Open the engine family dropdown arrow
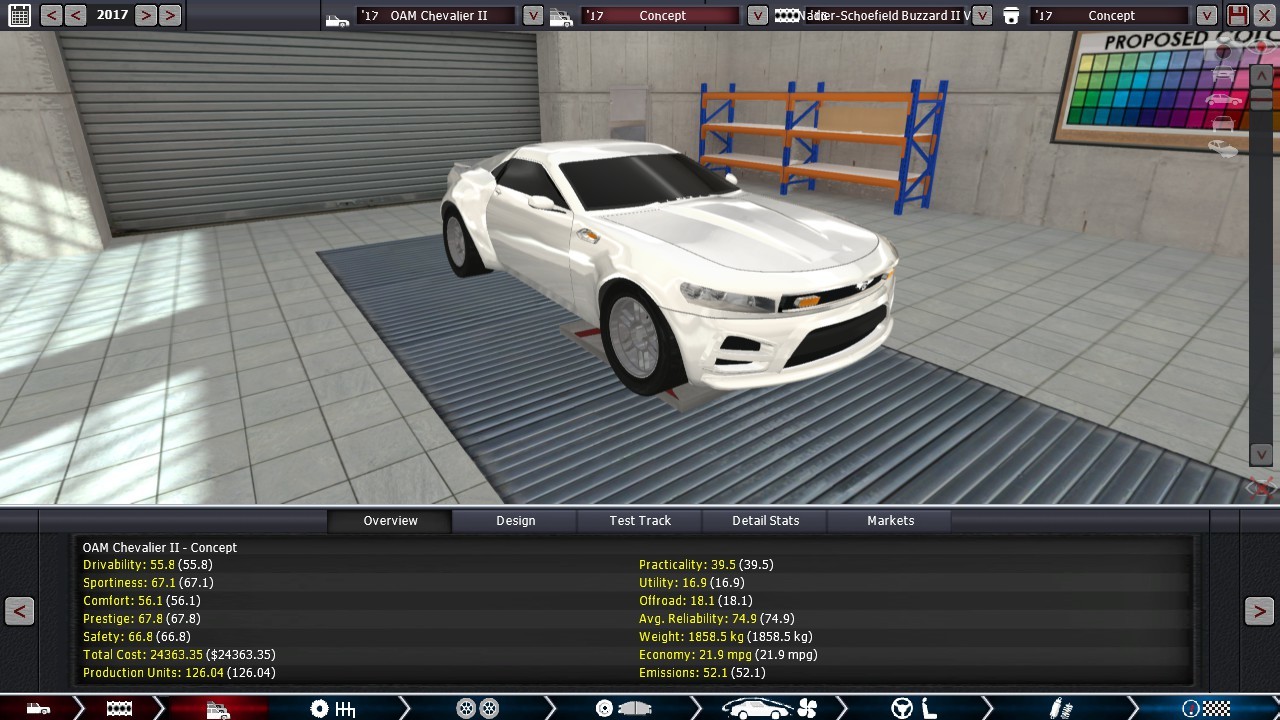Viewport: 1280px width, 720px height. [x=982, y=15]
